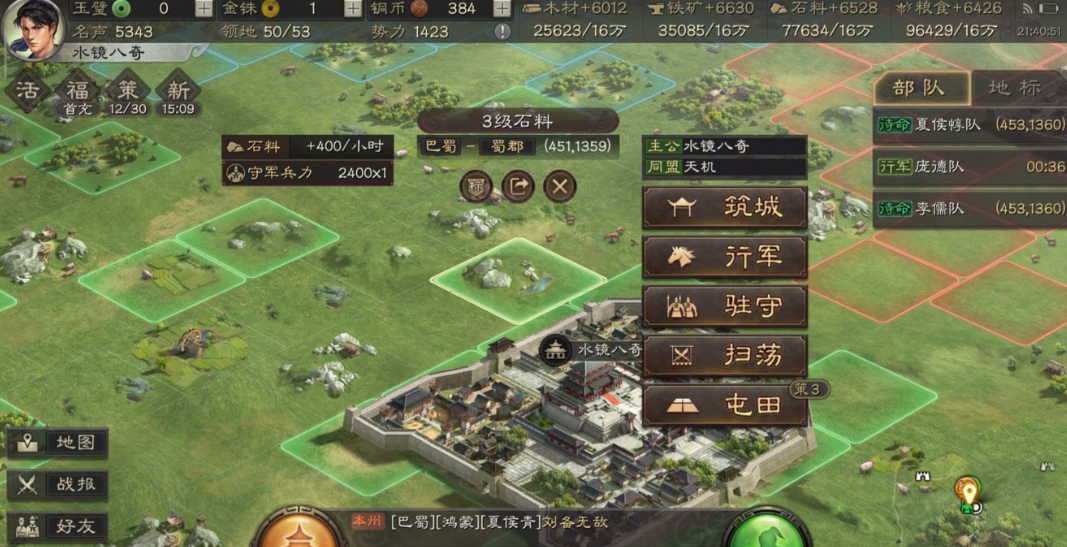Select the 夏侯惇队 troop row
1067x547 pixels.
(968, 125)
